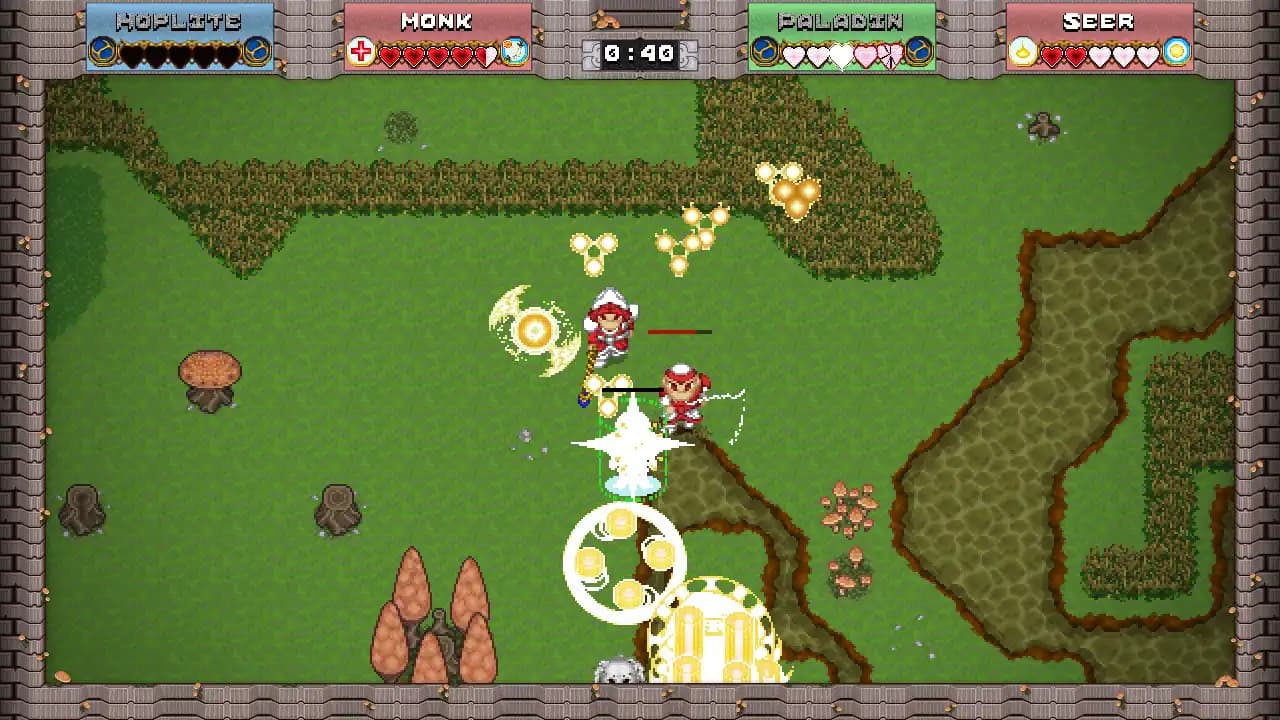
Task: Select the Paladin's left dark crest icon
Action: tap(764, 52)
